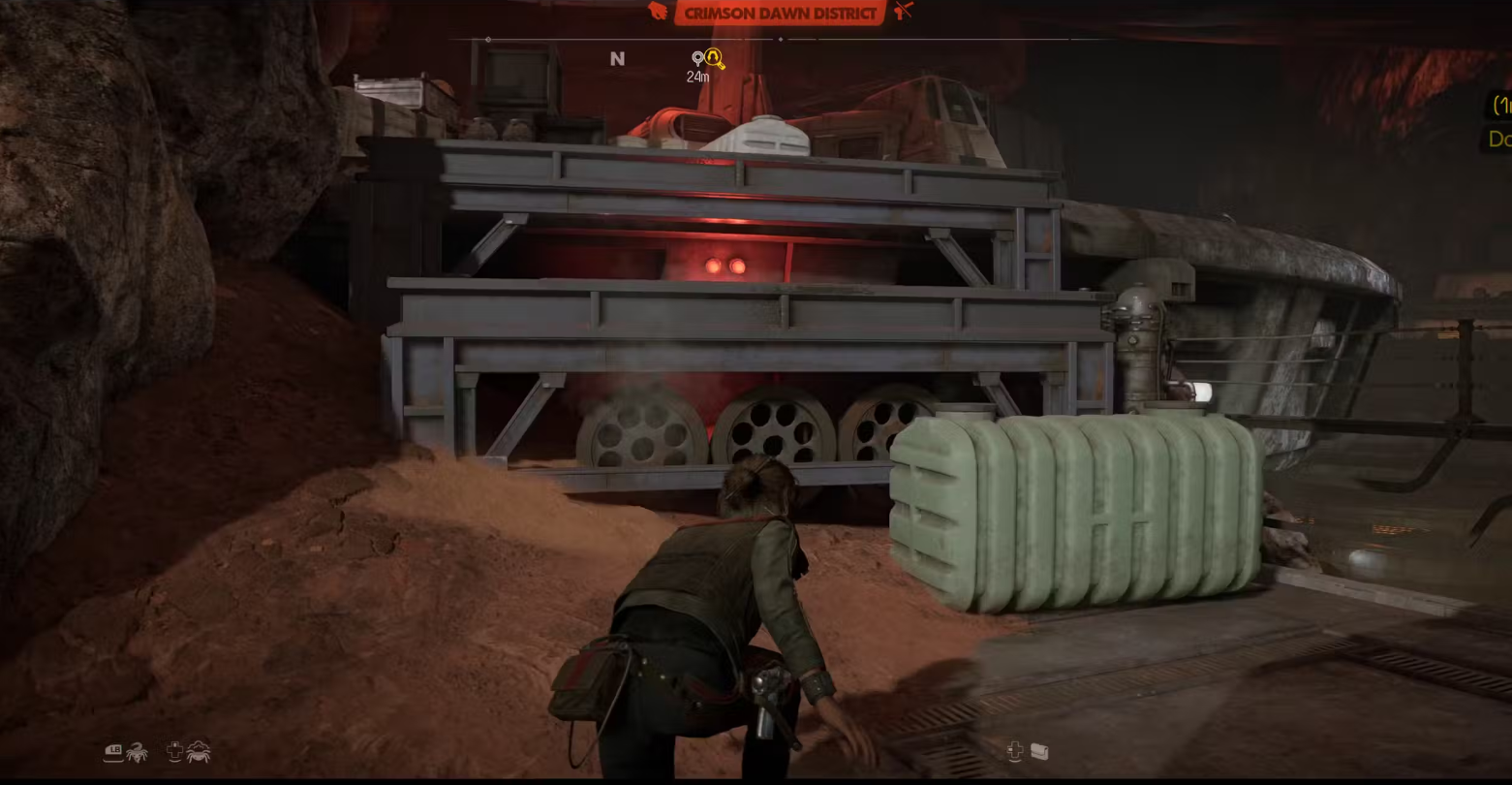1512x785 pixels.
Task: Click the crossed-out blaster icon beside district banner
Action: (x=903, y=11)
